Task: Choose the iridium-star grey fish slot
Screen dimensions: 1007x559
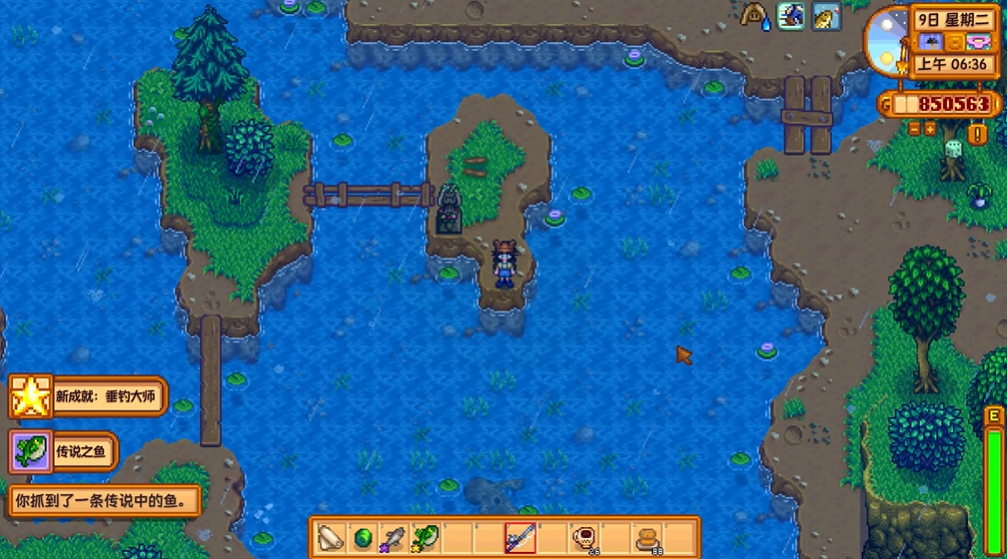Action: click(393, 538)
